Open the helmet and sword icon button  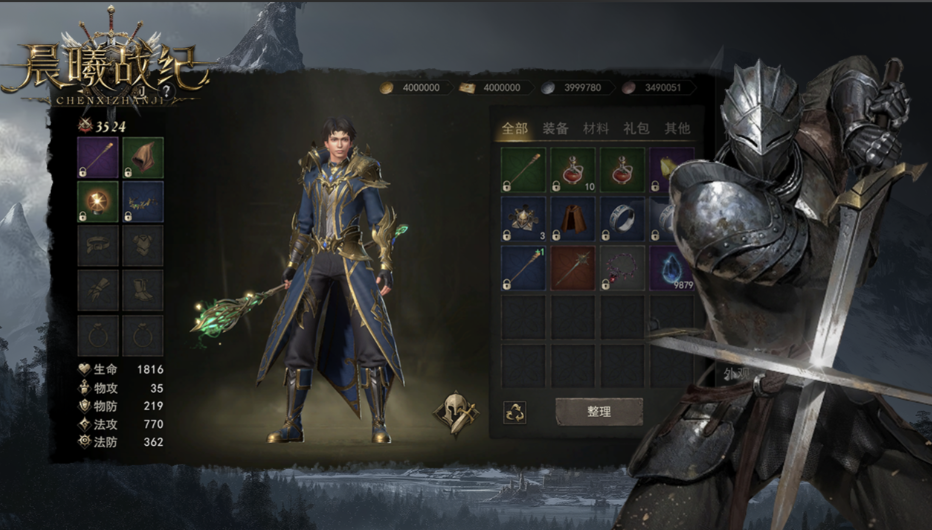455,413
